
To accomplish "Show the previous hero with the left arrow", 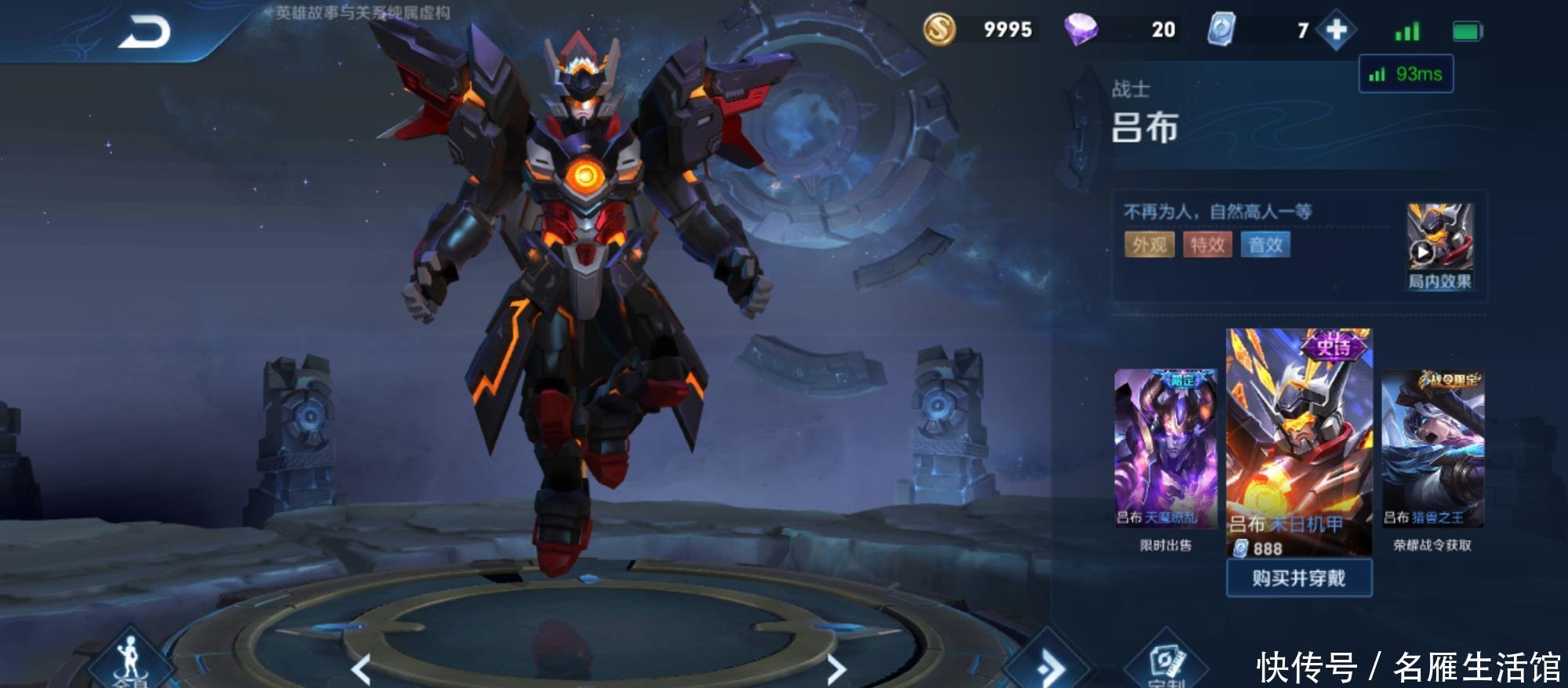I will click(x=361, y=668).
